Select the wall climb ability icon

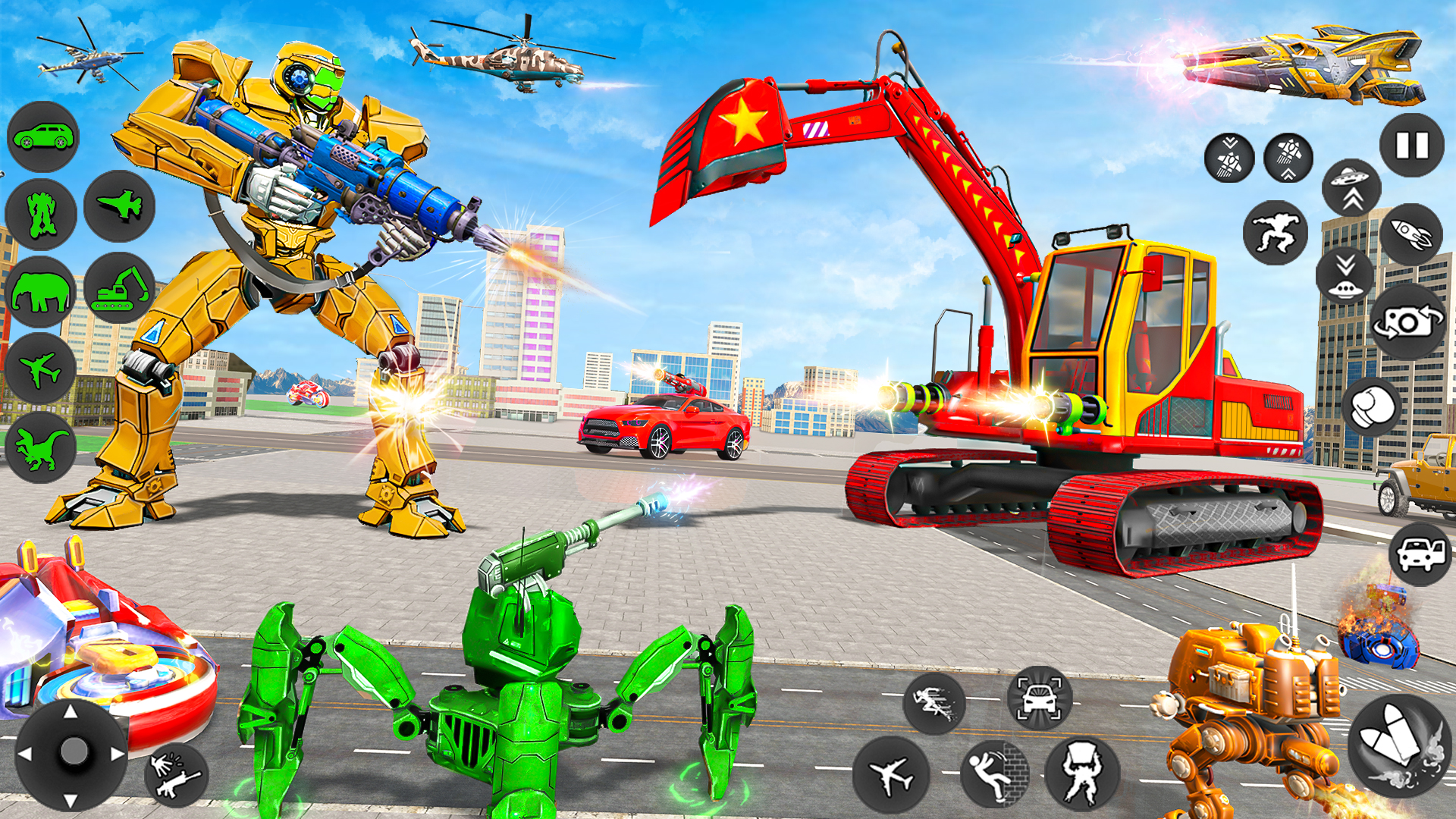tap(996, 773)
